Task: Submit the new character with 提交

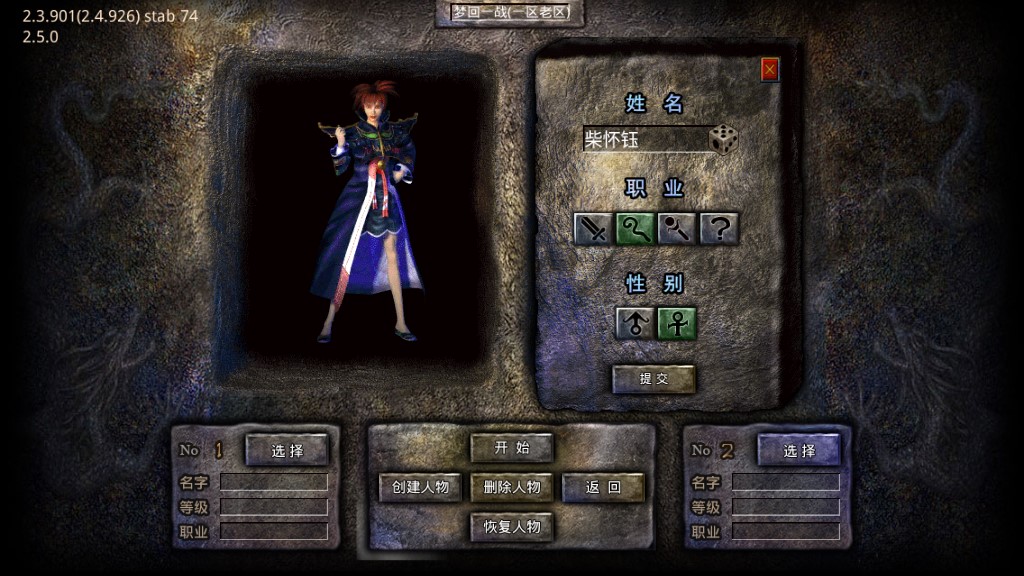Action: coord(654,379)
